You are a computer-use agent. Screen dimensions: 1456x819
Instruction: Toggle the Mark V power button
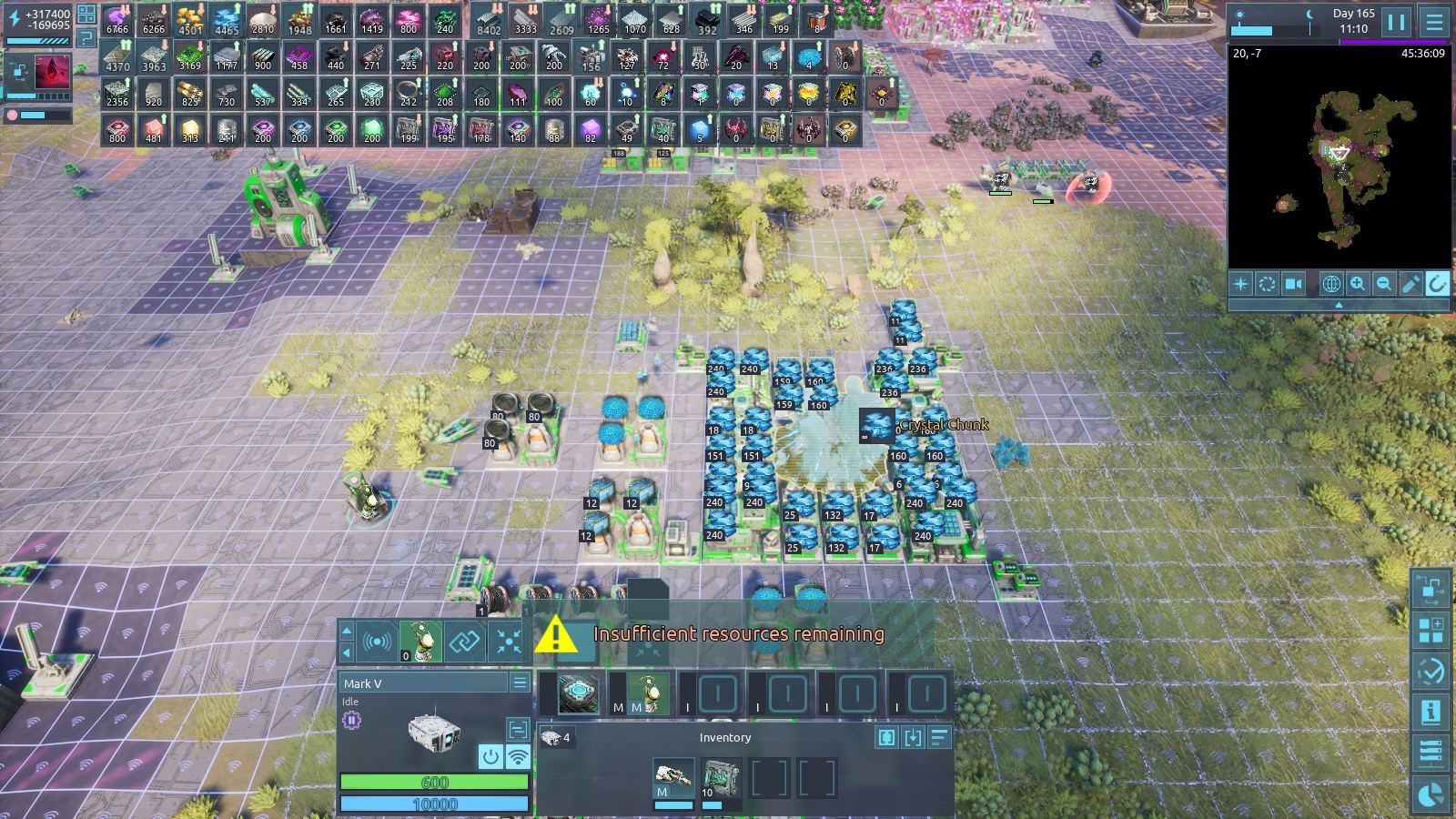click(490, 756)
